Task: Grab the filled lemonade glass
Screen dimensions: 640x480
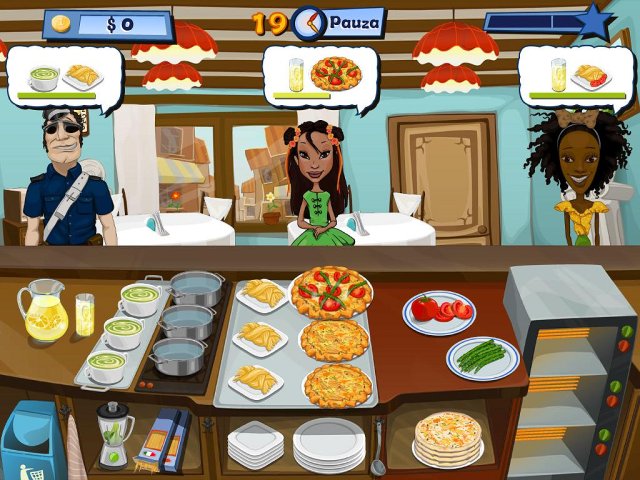Action: click(x=85, y=315)
